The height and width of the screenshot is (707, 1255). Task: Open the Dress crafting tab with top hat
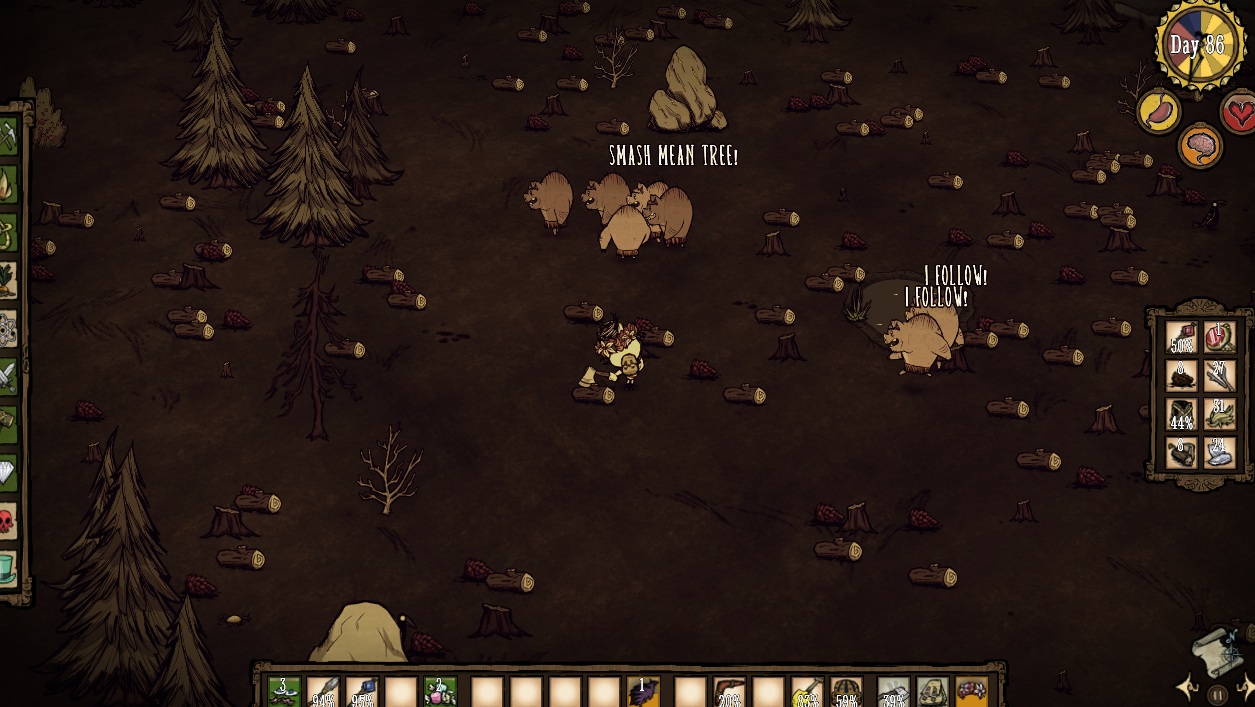pos(8,568)
